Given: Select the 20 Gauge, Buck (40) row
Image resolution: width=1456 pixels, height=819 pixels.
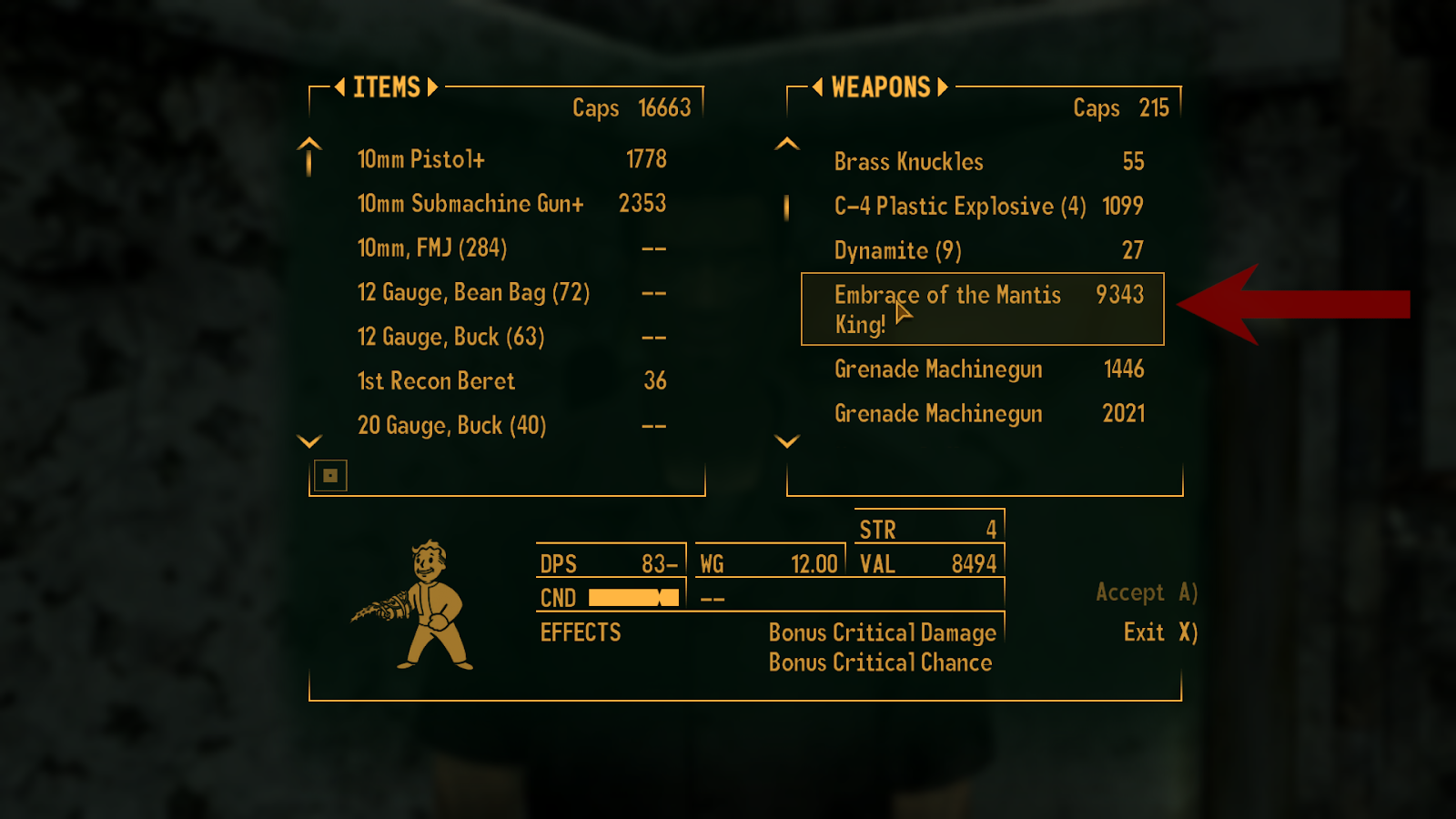Looking at the screenshot, I should 510,426.
